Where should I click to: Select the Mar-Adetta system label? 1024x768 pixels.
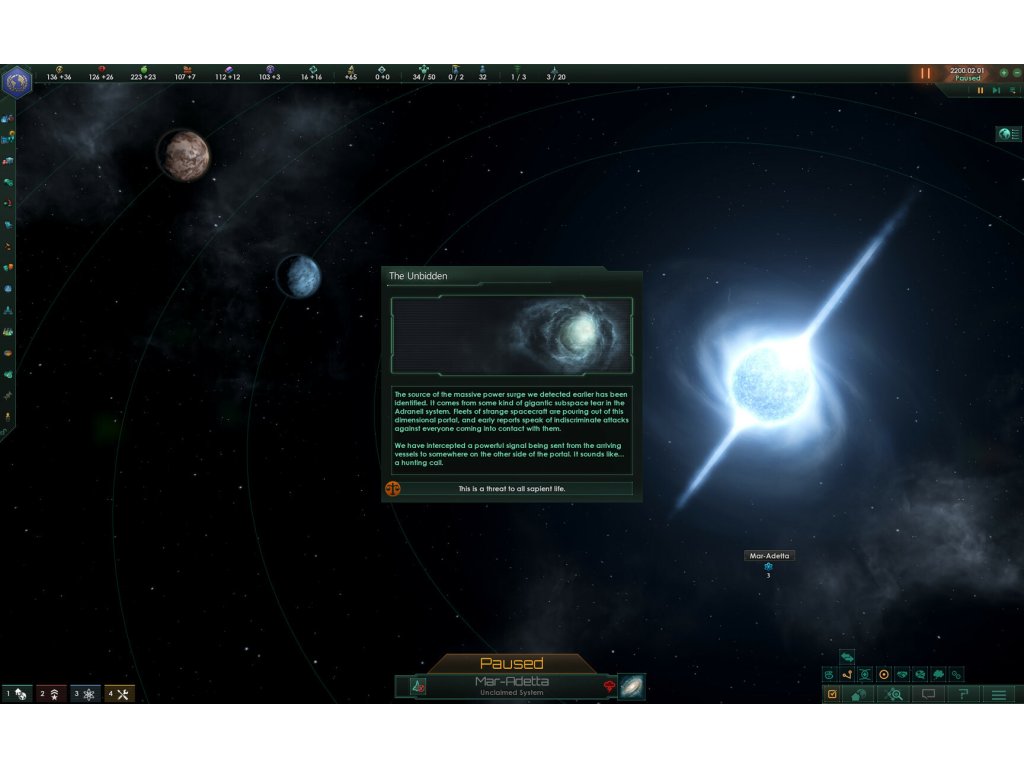tap(769, 556)
